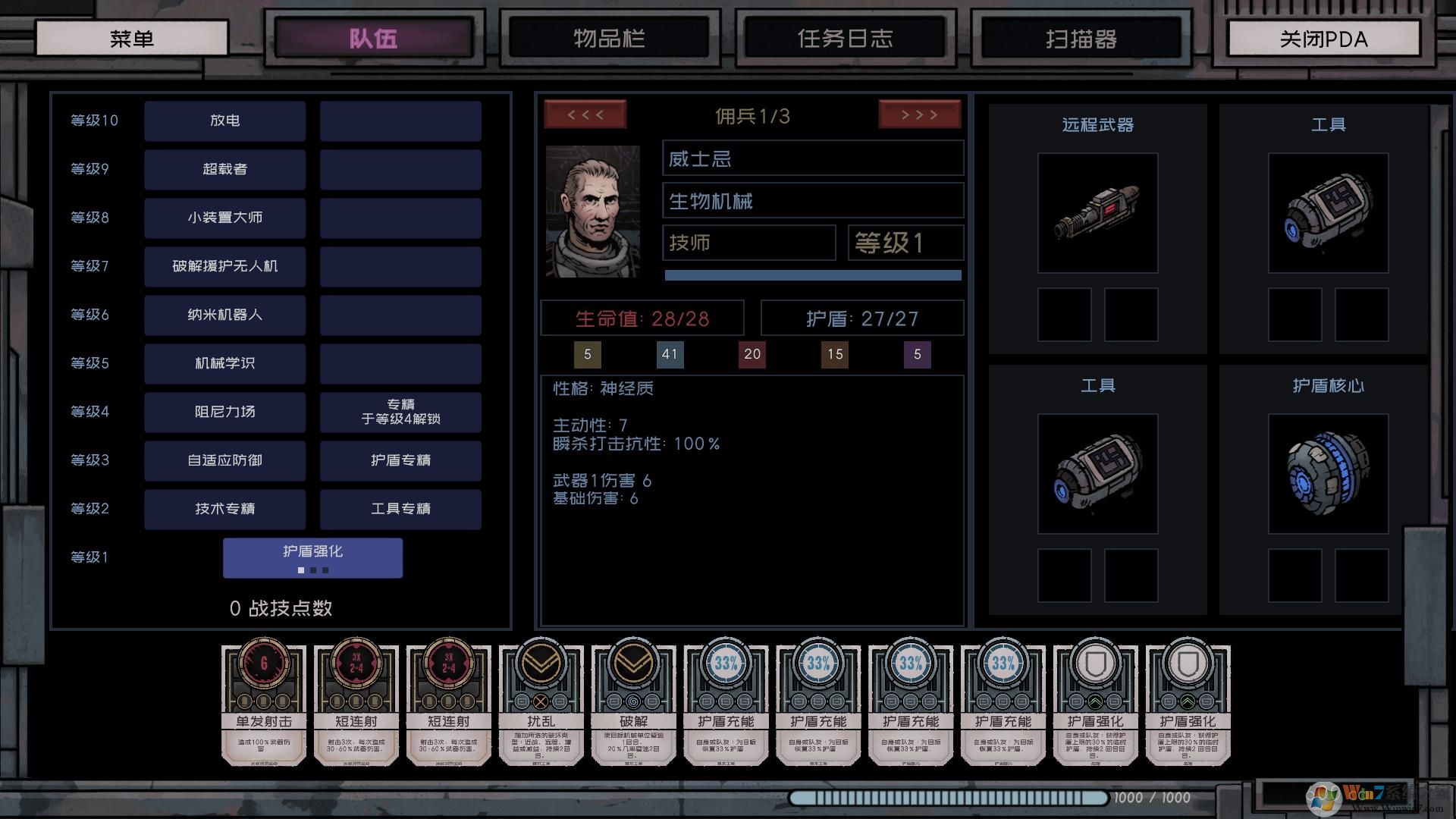Select the 小装置大师 skill
The width and height of the screenshot is (1456, 819).
[x=225, y=218]
